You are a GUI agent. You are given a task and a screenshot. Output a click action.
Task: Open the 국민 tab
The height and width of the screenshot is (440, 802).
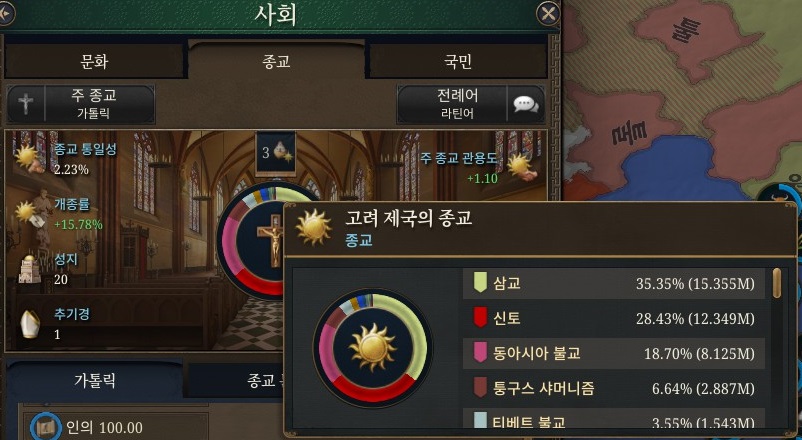458,61
